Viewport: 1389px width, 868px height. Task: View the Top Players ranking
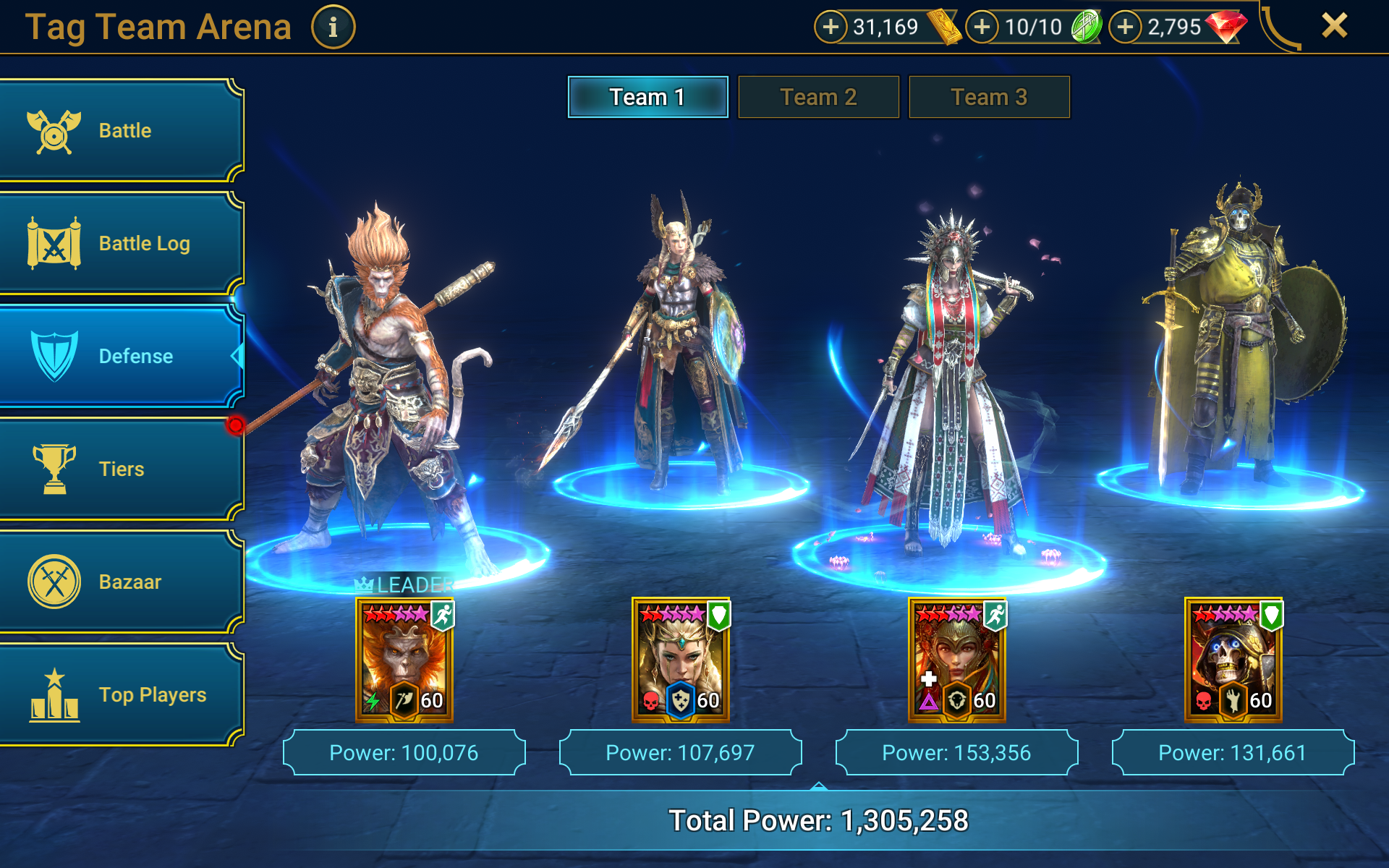pos(122,694)
